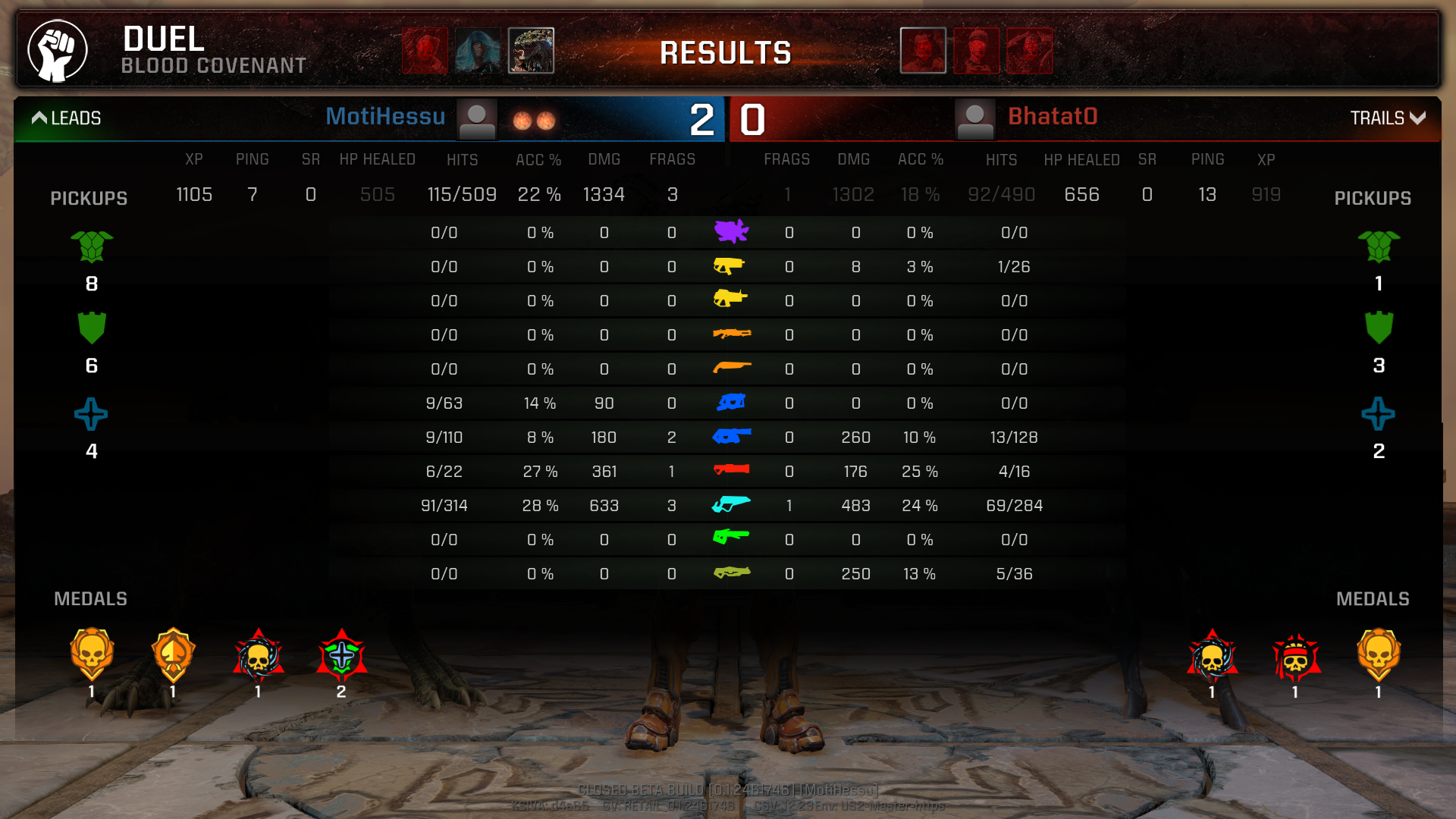The width and height of the screenshot is (1456, 819).
Task: Select the BhatatO player name
Action: (1053, 117)
